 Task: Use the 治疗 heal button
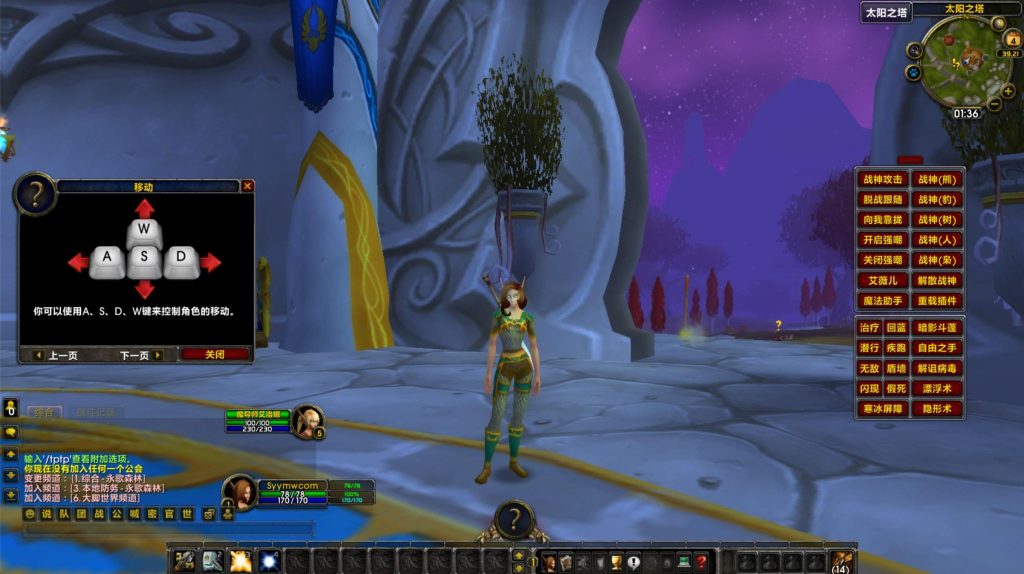[x=869, y=328]
